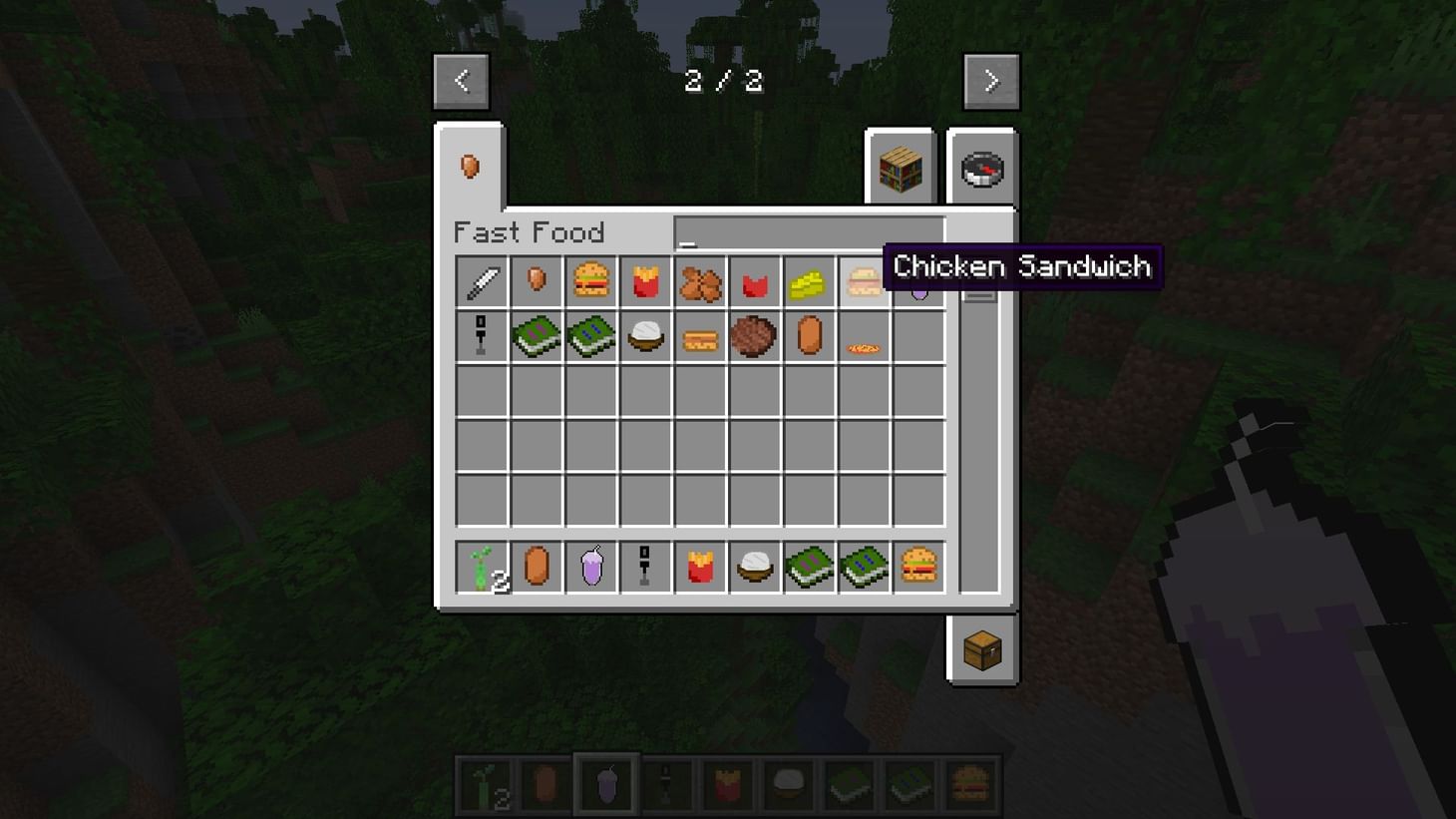1456x819 pixels.
Task: Grab the fried chicken pieces
Action: 700,282
